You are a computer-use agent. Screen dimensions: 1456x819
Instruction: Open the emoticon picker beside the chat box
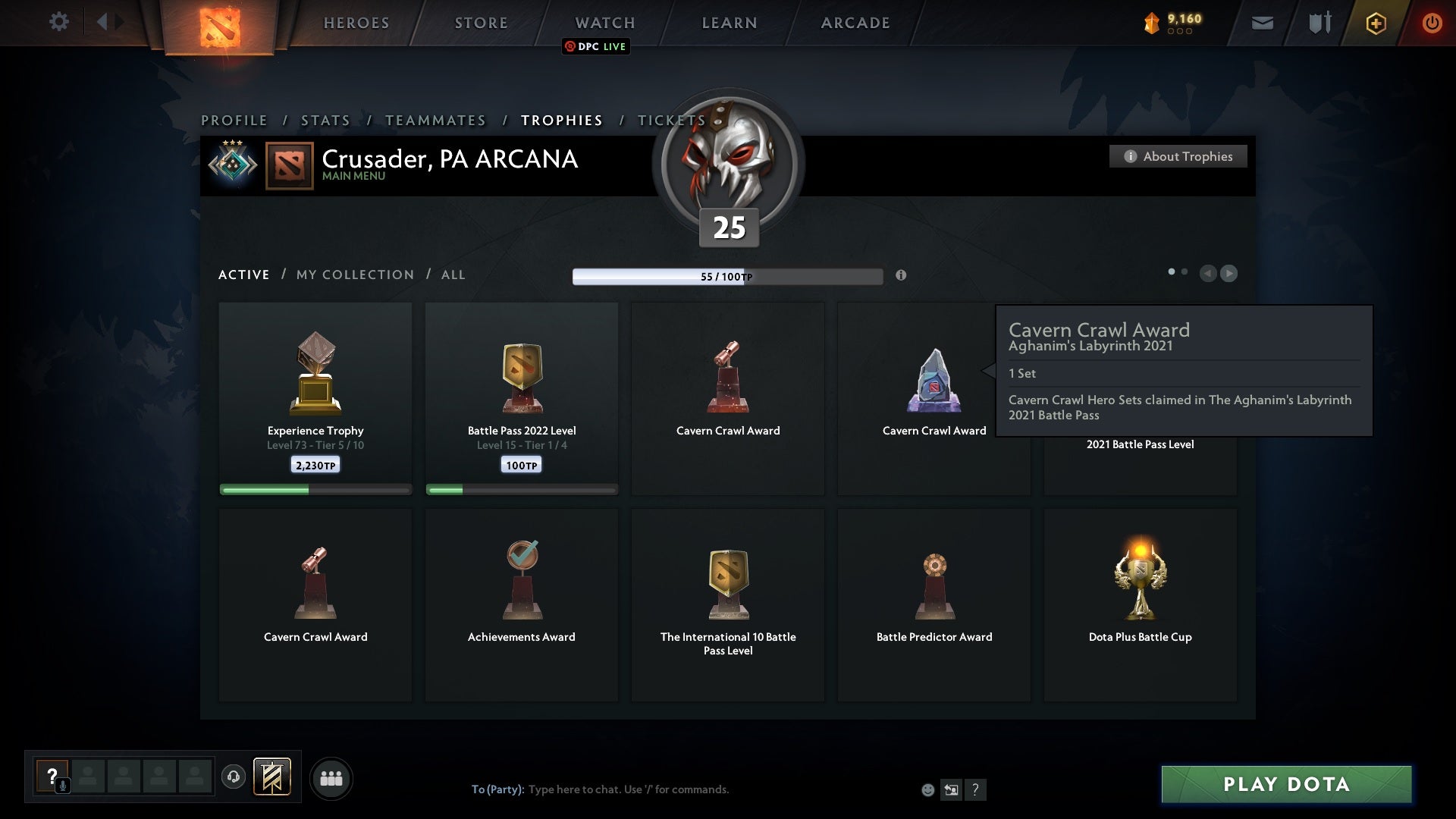928,789
